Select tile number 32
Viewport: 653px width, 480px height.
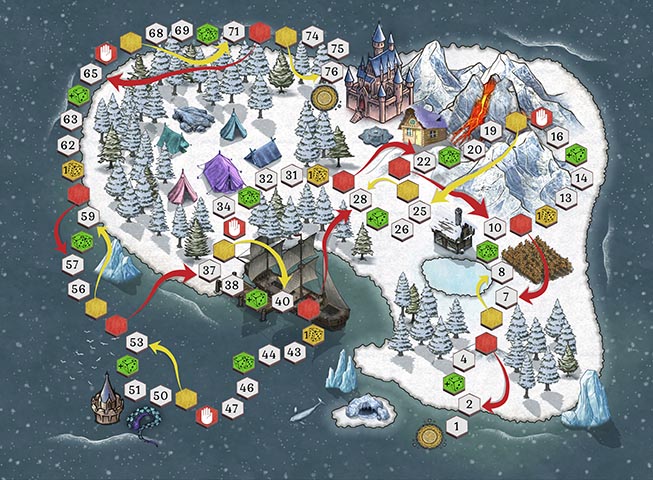point(265,178)
